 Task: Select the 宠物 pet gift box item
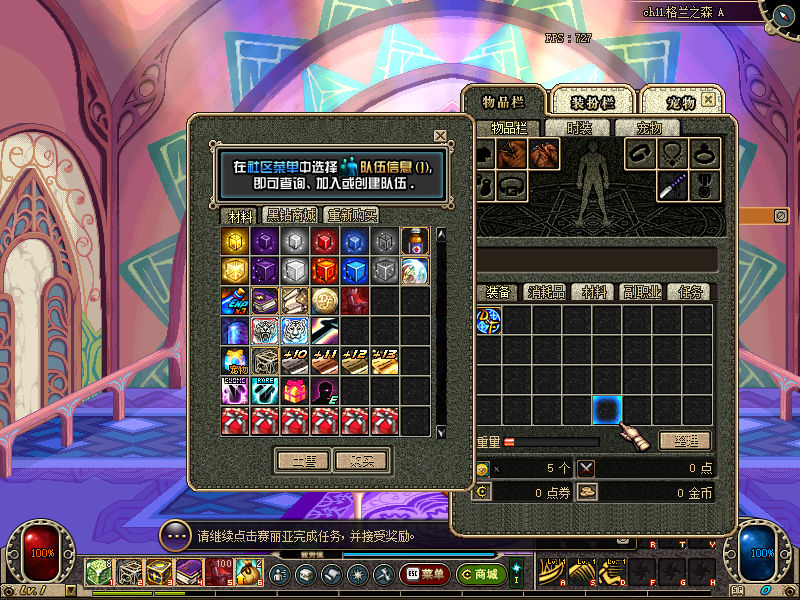(235, 361)
